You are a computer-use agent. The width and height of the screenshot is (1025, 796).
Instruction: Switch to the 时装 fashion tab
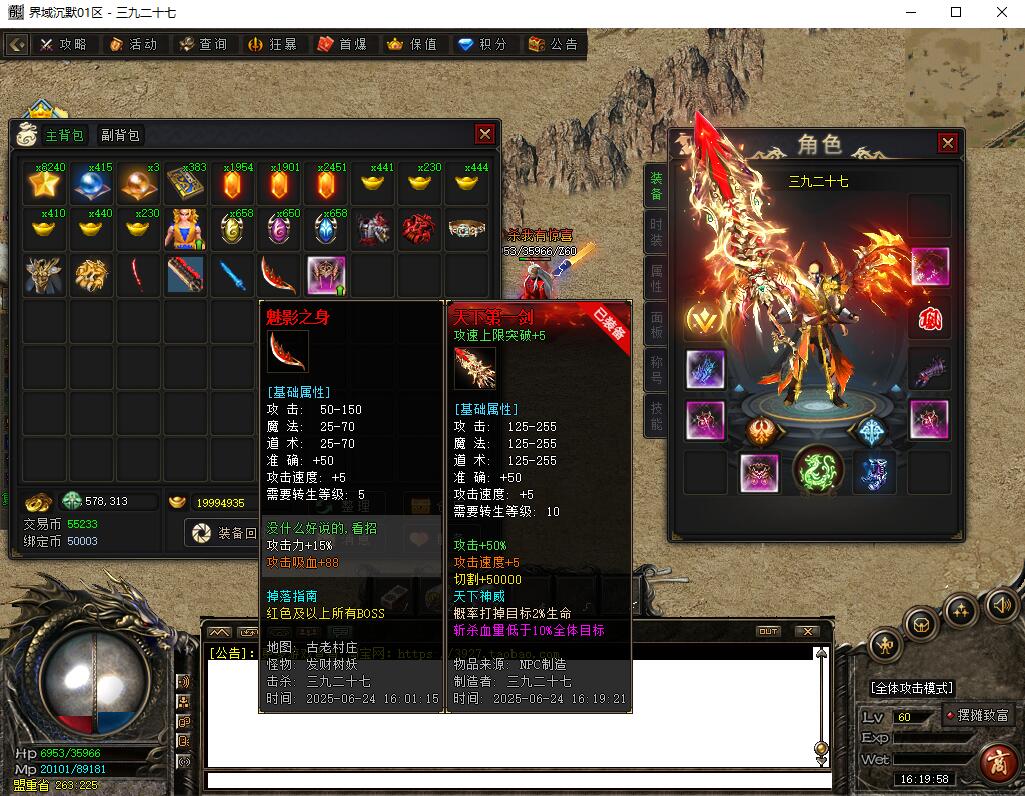coord(656,232)
